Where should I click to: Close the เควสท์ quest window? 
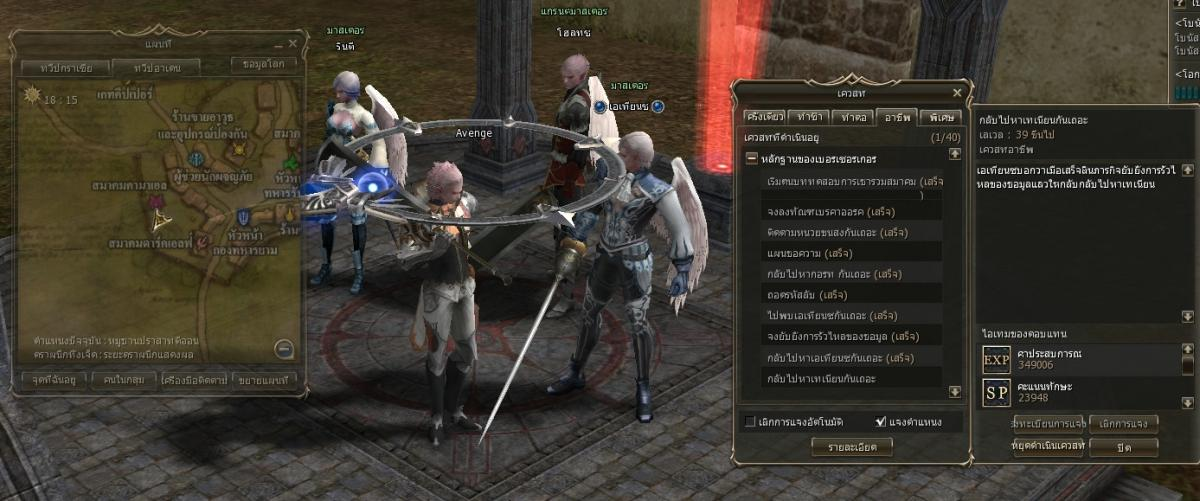point(957,92)
